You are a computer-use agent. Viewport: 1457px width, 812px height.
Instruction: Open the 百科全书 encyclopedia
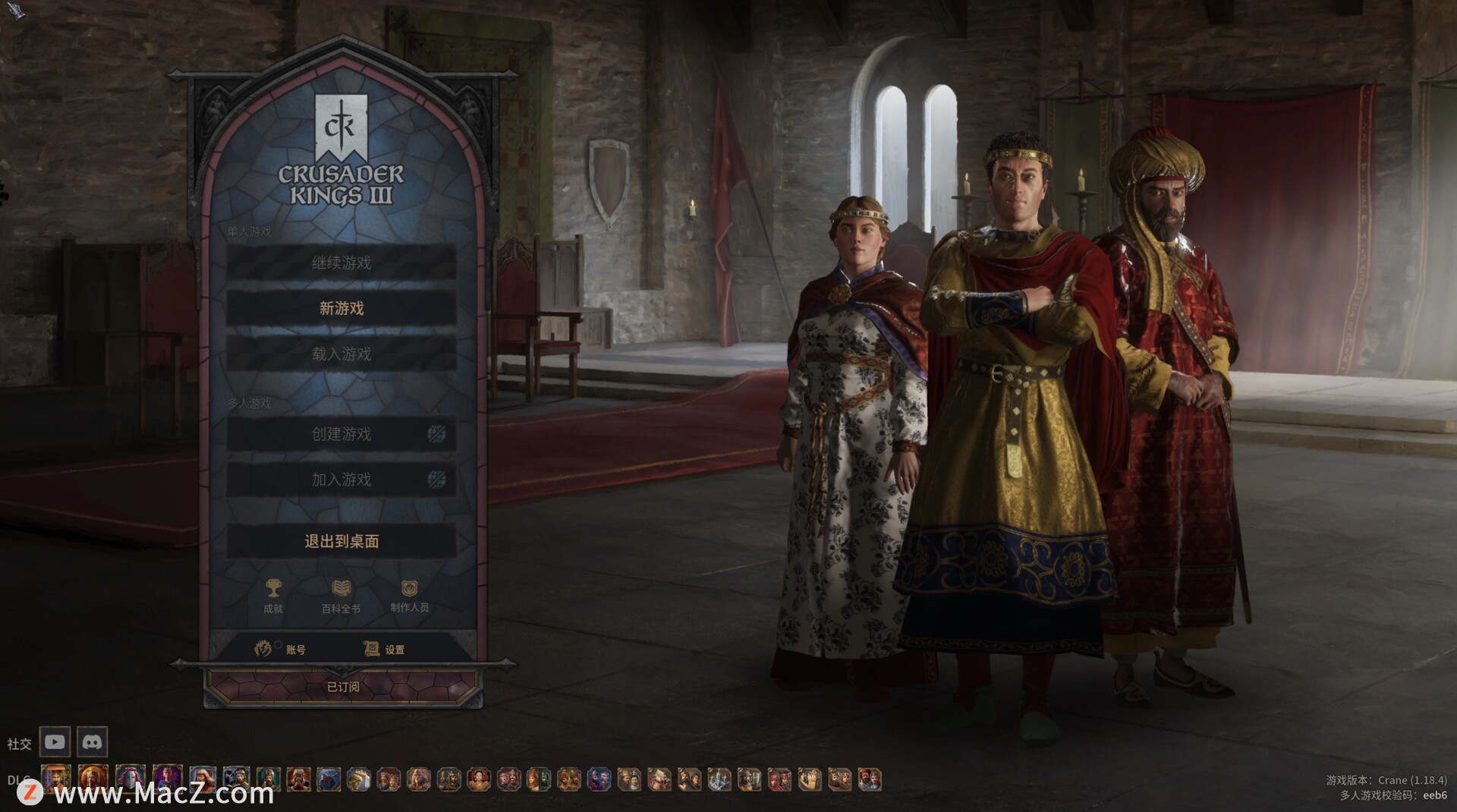pyautogui.click(x=341, y=594)
